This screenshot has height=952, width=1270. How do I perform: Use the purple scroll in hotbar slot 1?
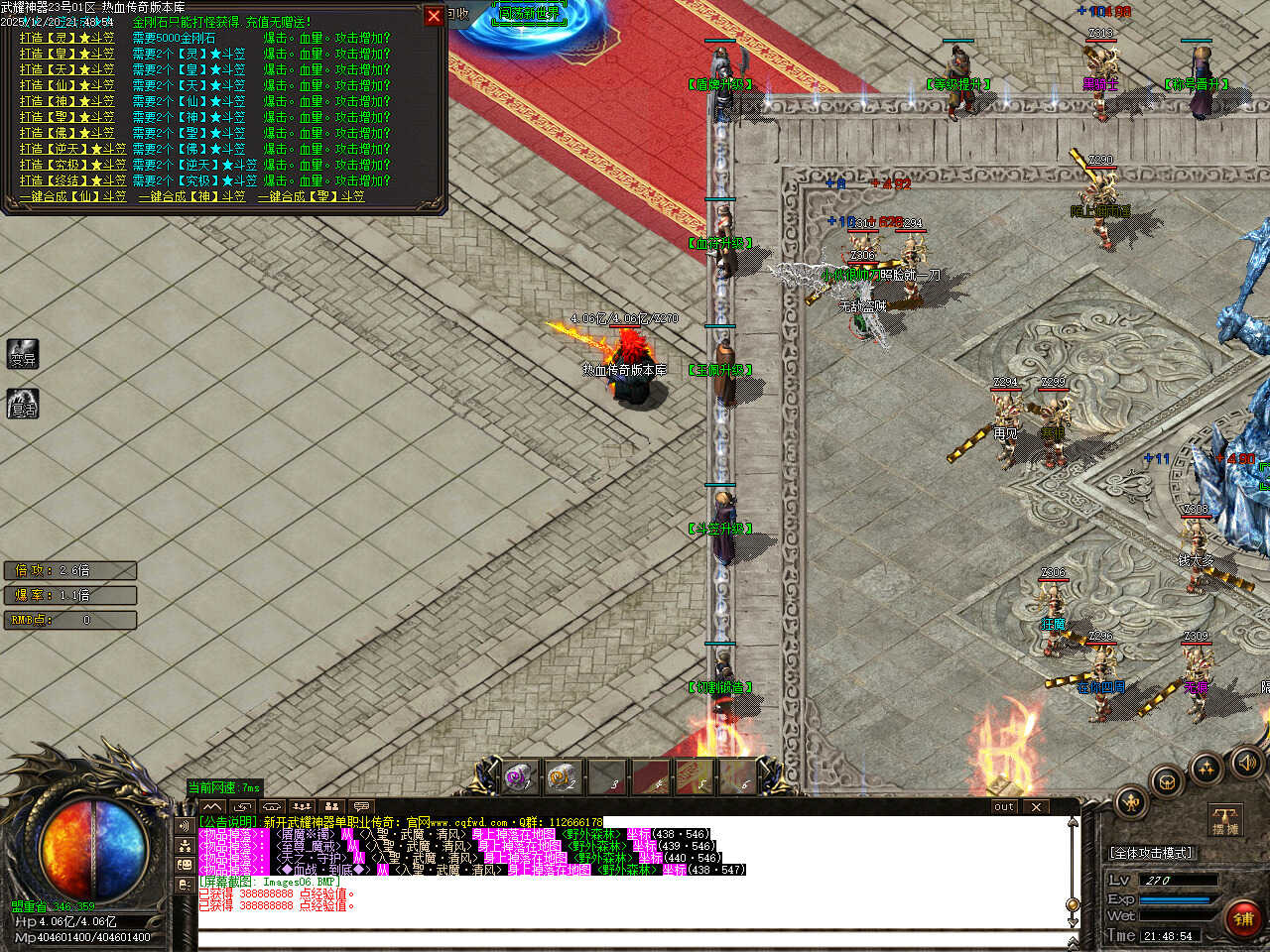click(x=519, y=775)
